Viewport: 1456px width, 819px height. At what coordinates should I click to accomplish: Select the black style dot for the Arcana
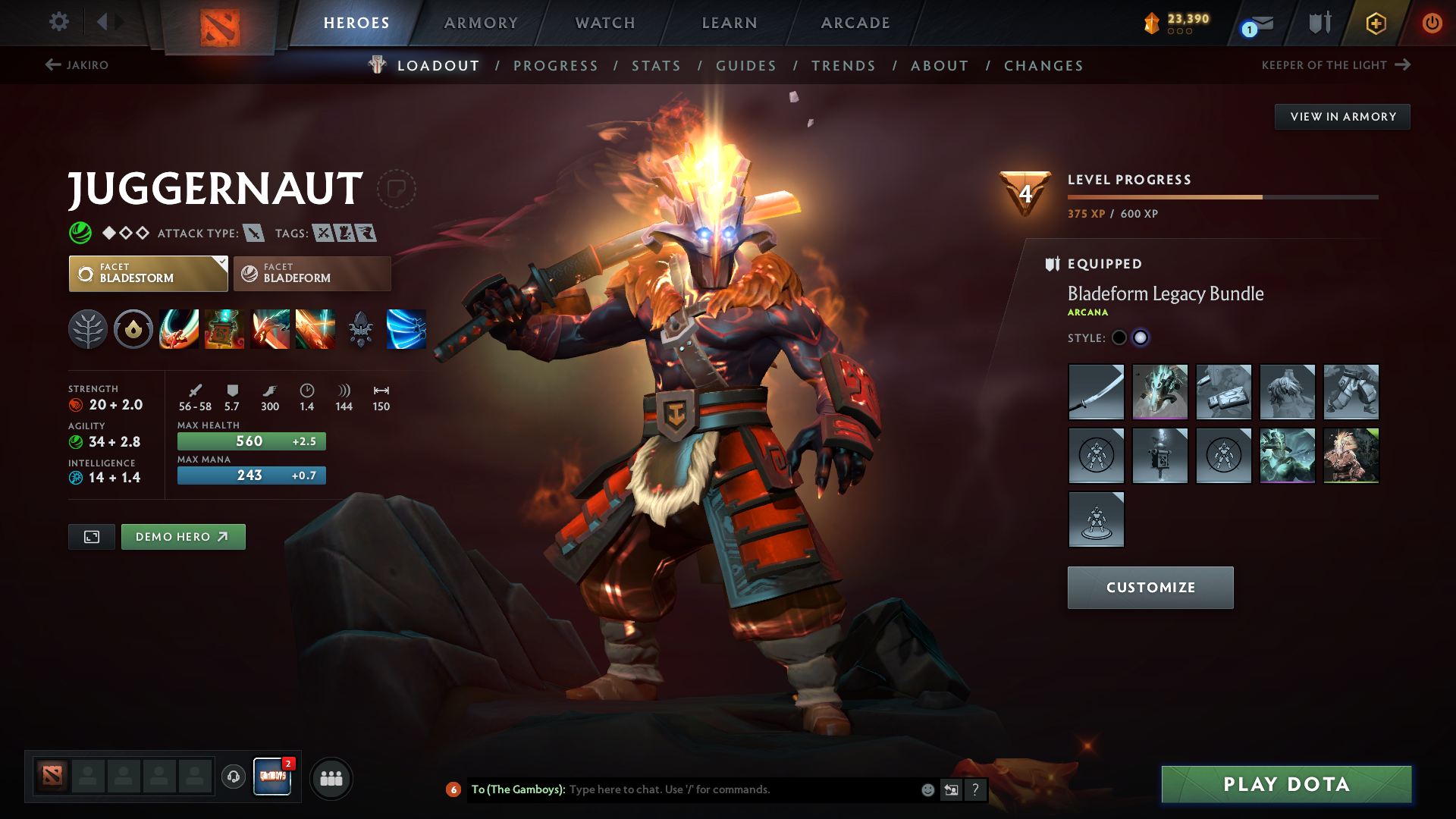coord(1119,337)
